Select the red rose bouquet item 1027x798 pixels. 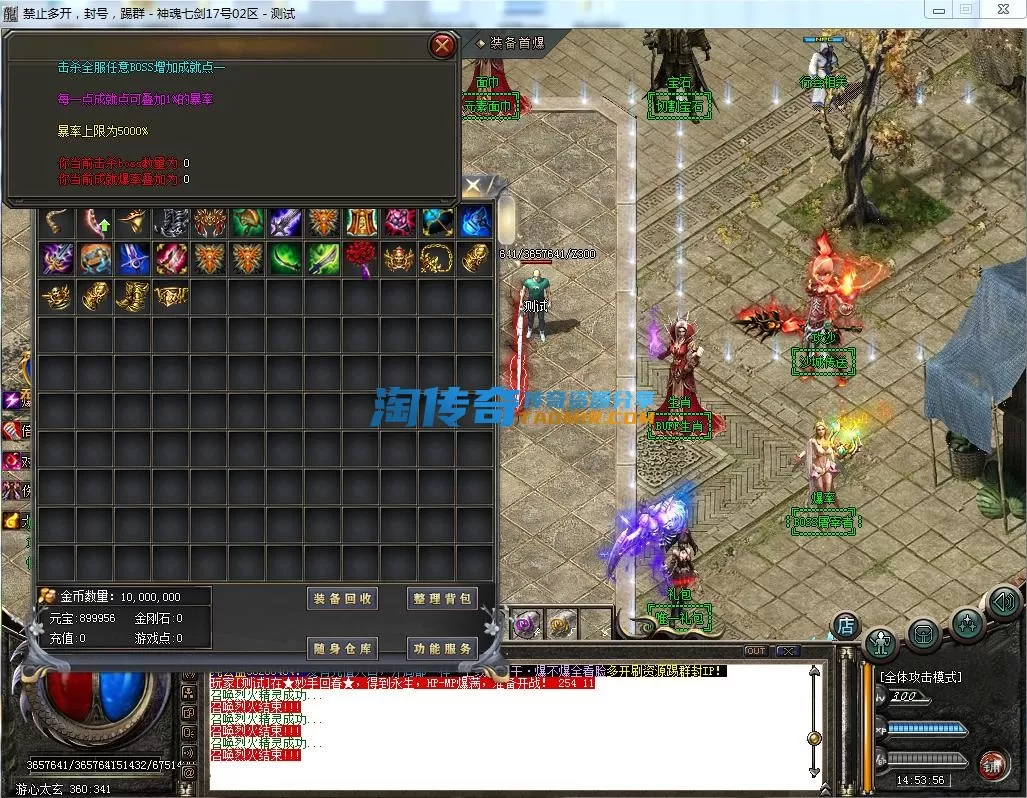tap(360, 258)
